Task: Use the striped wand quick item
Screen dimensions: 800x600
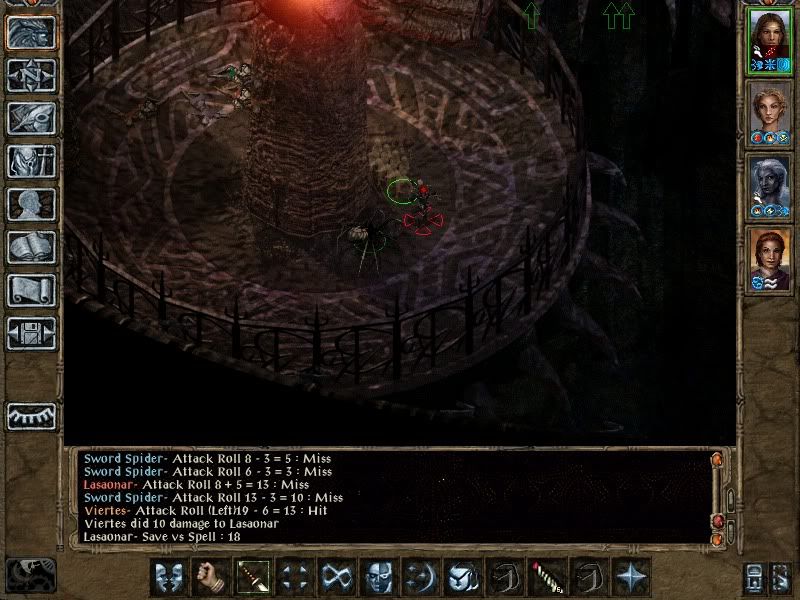Action: pyautogui.click(x=546, y=577)
